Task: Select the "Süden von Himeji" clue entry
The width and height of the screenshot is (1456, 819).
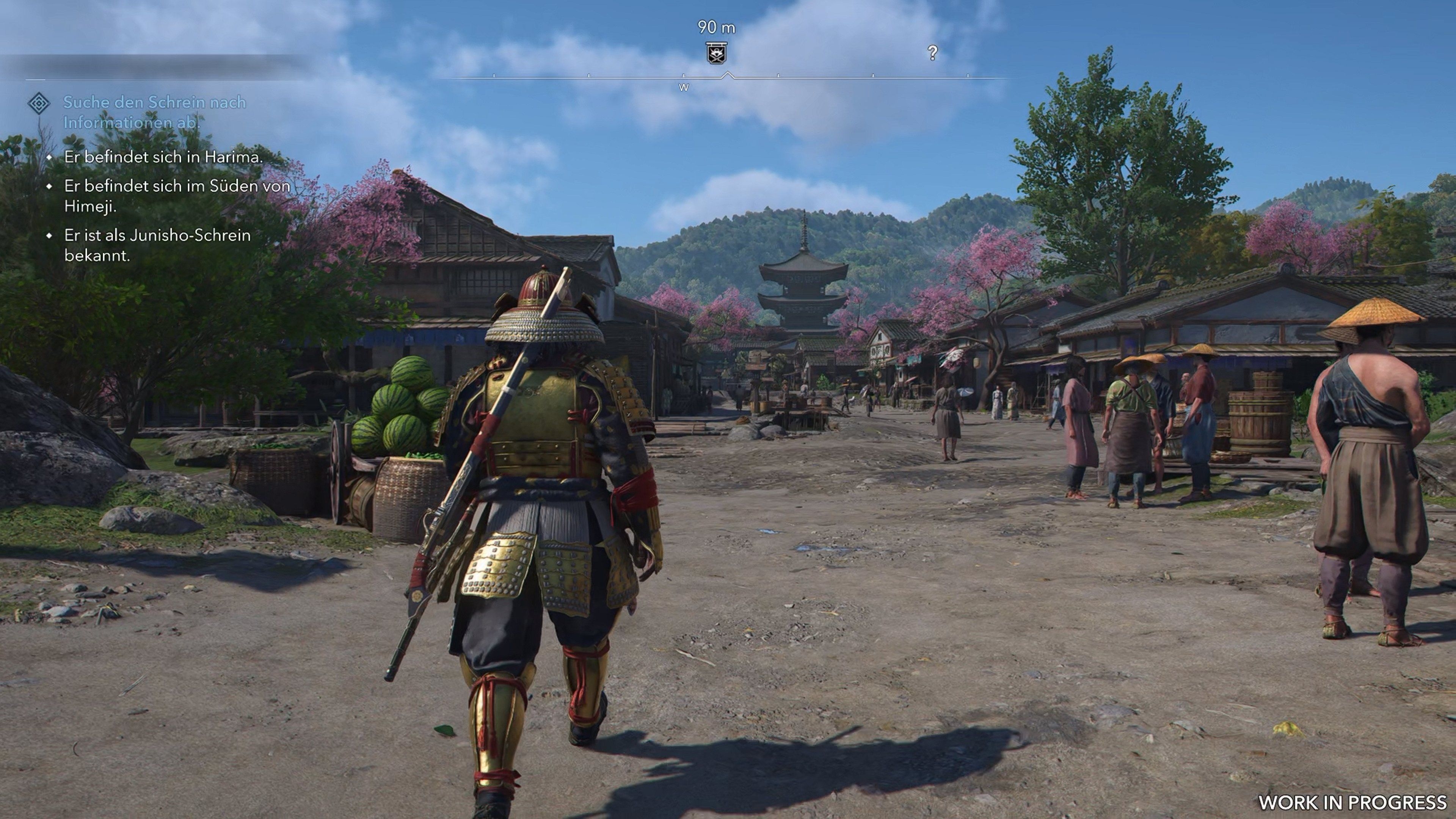Action: click(177, 196)
